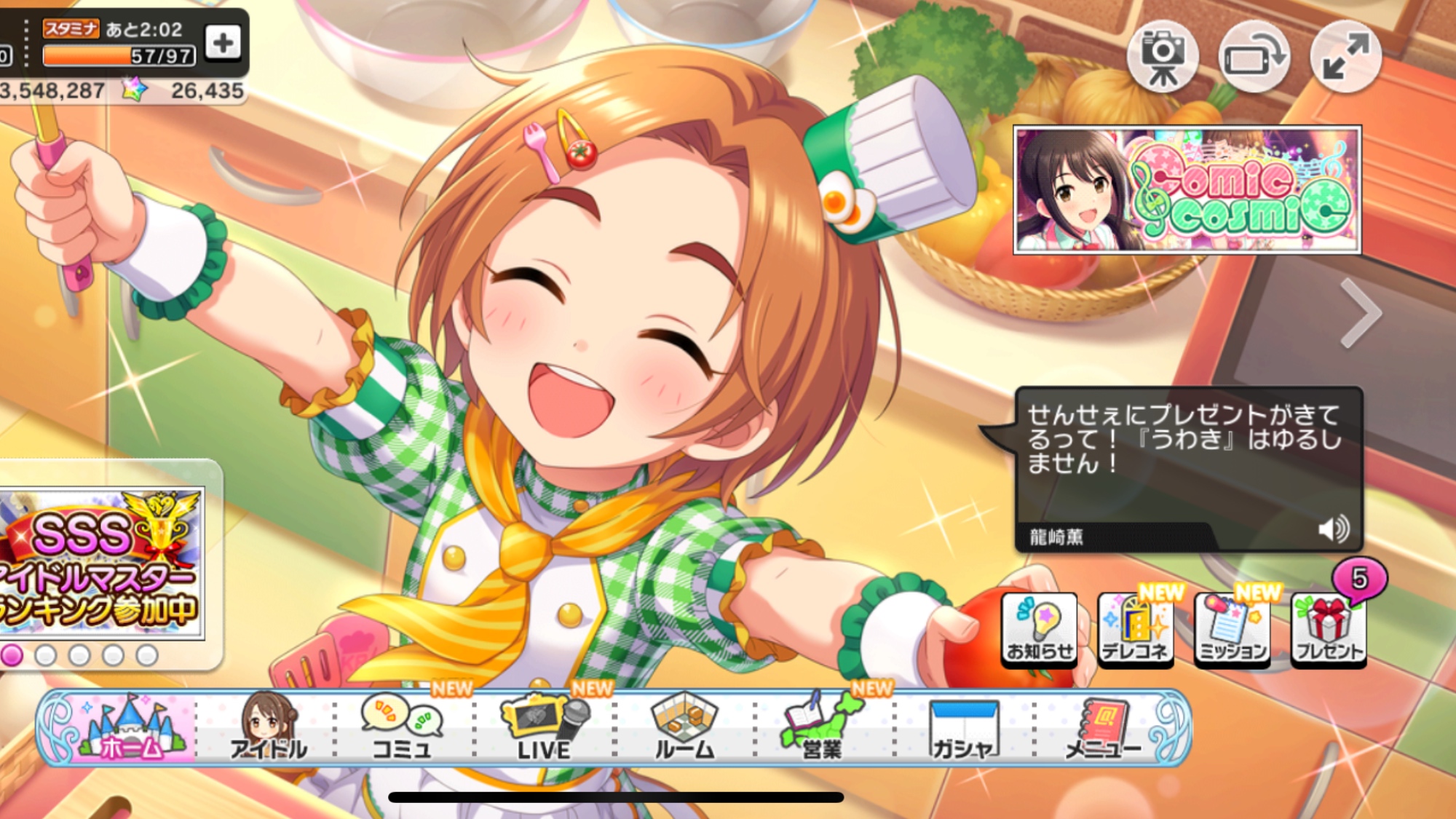This screenshot has height=819, width=1456.
Task: Go to the ガシャ gacha
Action: coord(962,728)
